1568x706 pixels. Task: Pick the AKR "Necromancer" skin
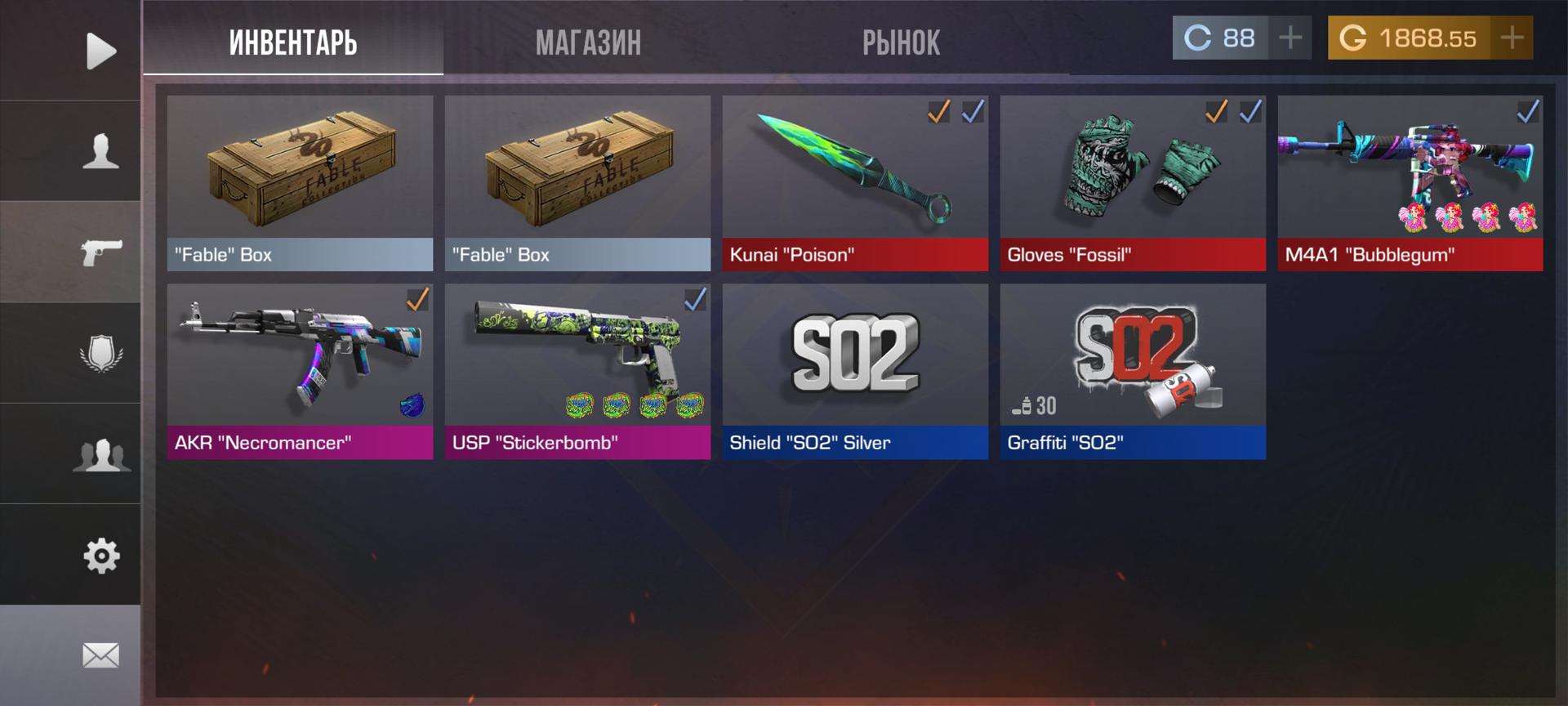(x=300, y=371)
